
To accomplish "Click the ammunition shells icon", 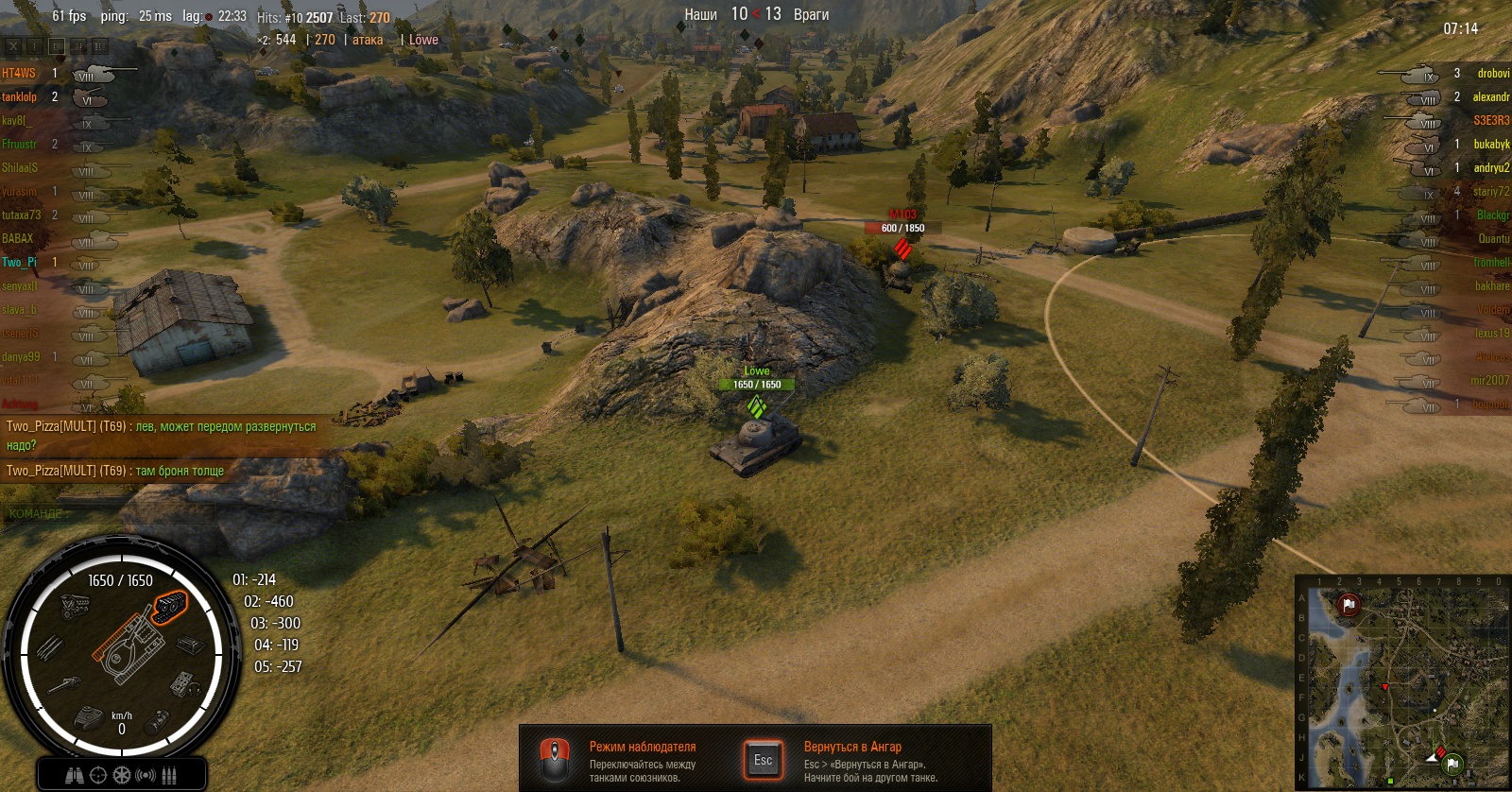I will [170, 776].
